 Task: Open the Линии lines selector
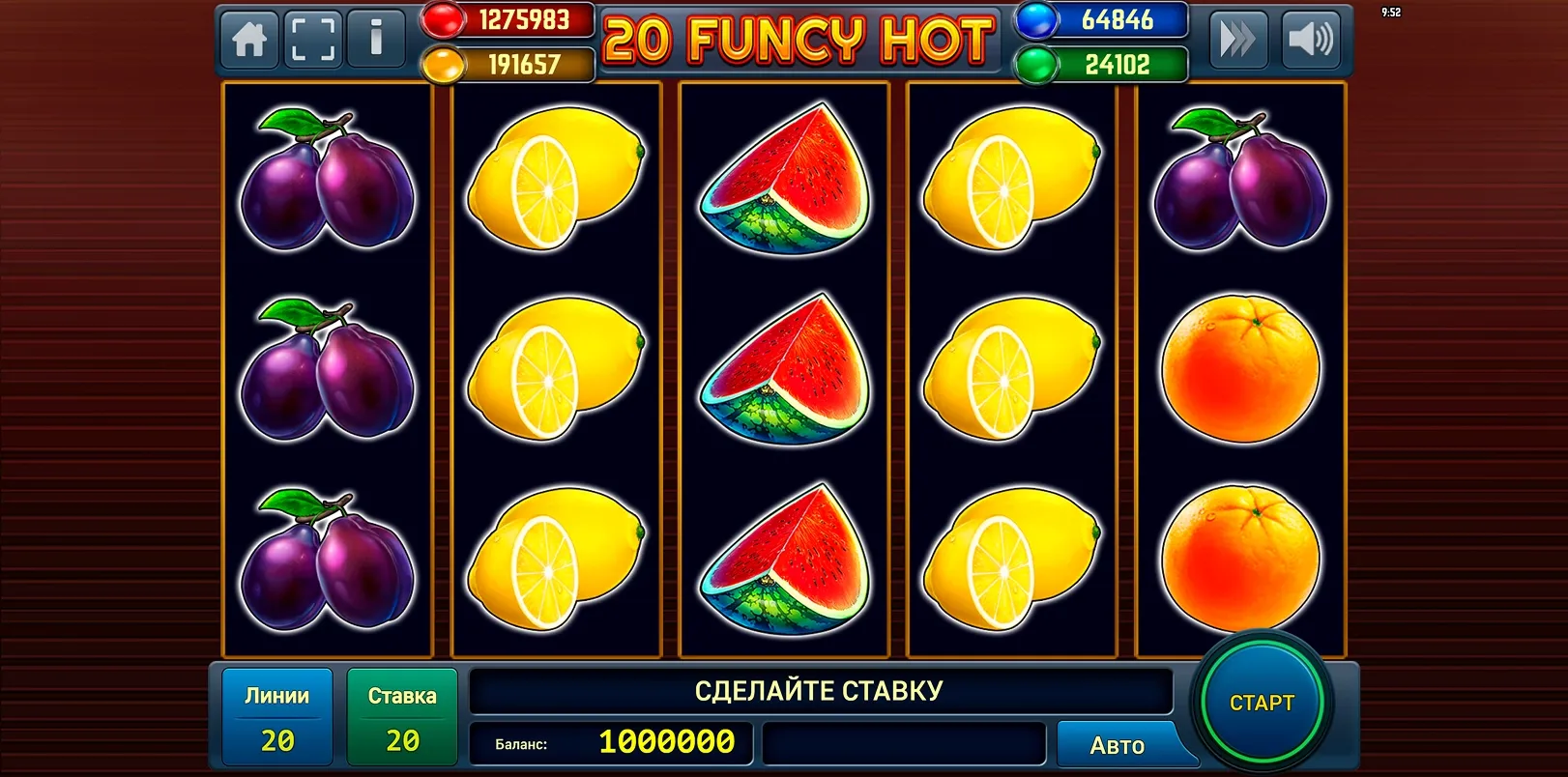[276, 715]
